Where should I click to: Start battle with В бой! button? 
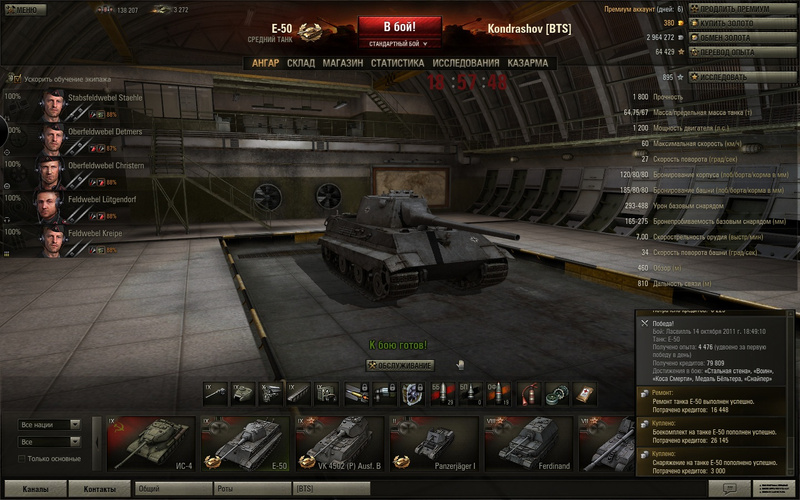tap(399, 26)
